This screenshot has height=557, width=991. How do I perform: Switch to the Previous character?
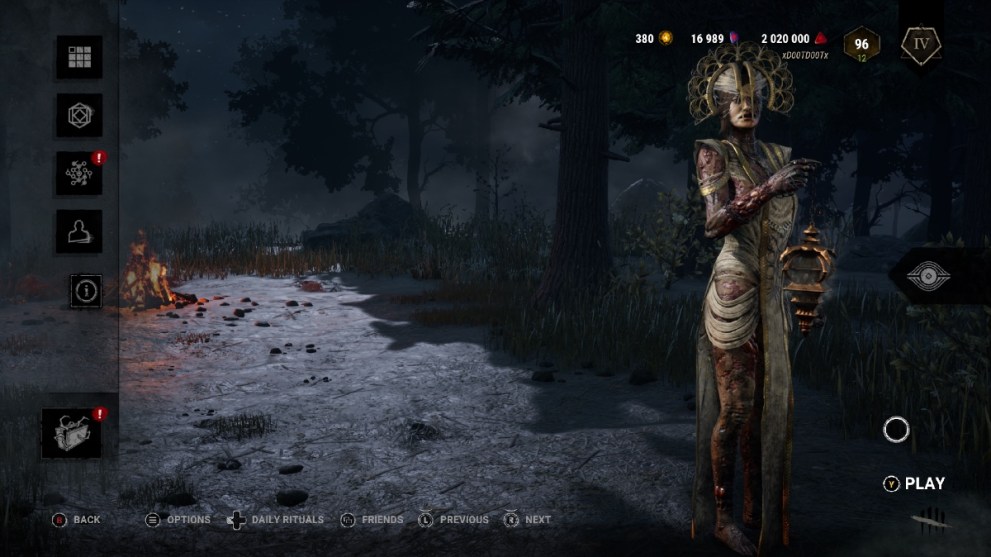454,520
